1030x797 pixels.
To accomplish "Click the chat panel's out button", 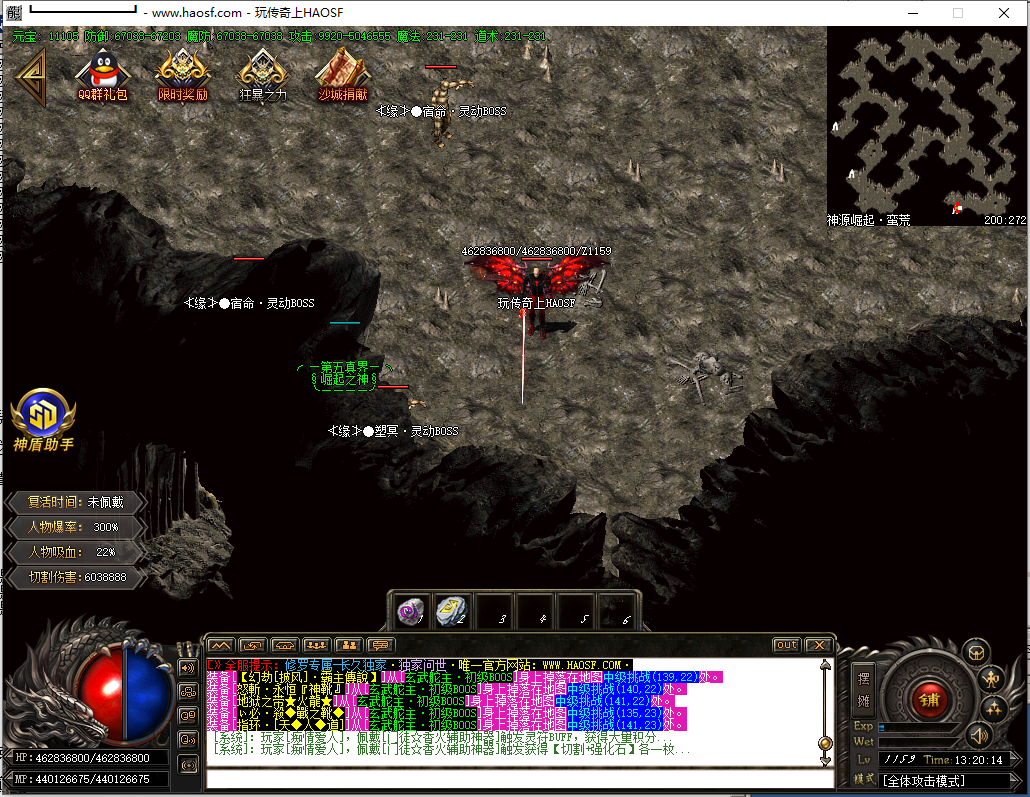I will tap(787, 645).
